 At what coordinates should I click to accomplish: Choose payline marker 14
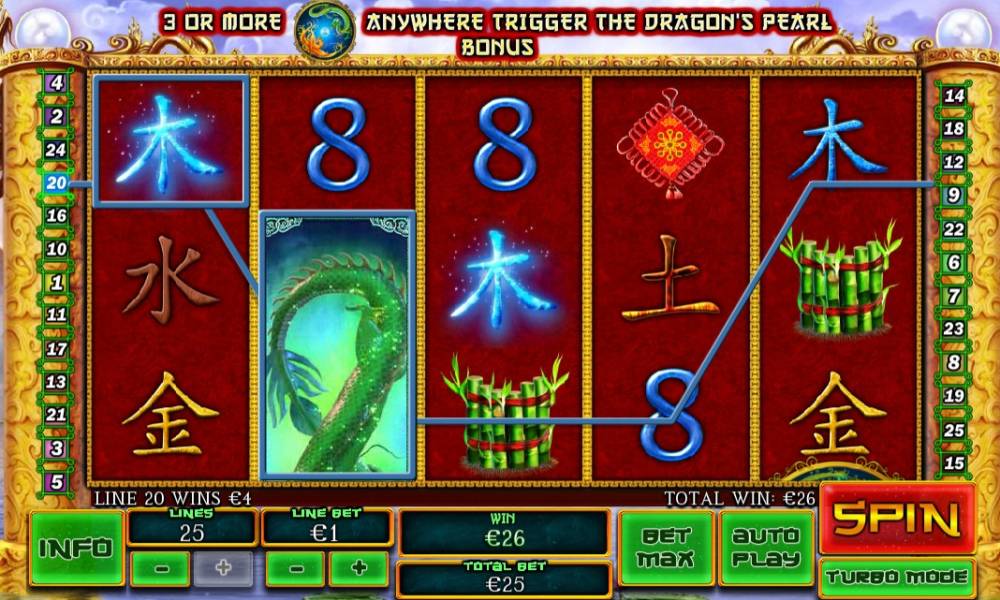click(x=954, y=96)
